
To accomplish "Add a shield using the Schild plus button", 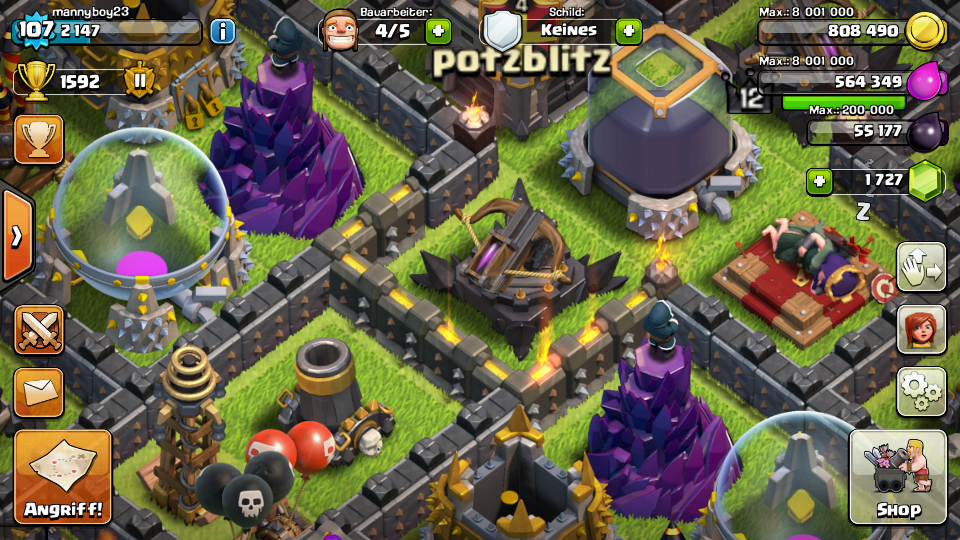I will point(628,31).
